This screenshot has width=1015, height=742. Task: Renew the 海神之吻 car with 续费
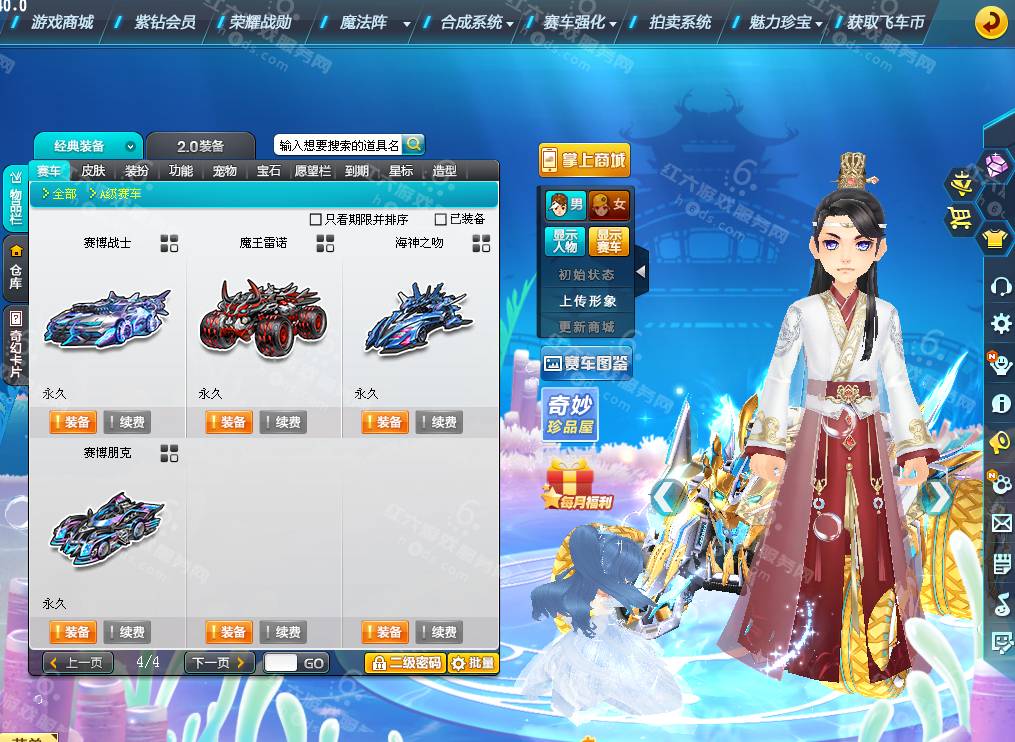(x=439, y=422)
